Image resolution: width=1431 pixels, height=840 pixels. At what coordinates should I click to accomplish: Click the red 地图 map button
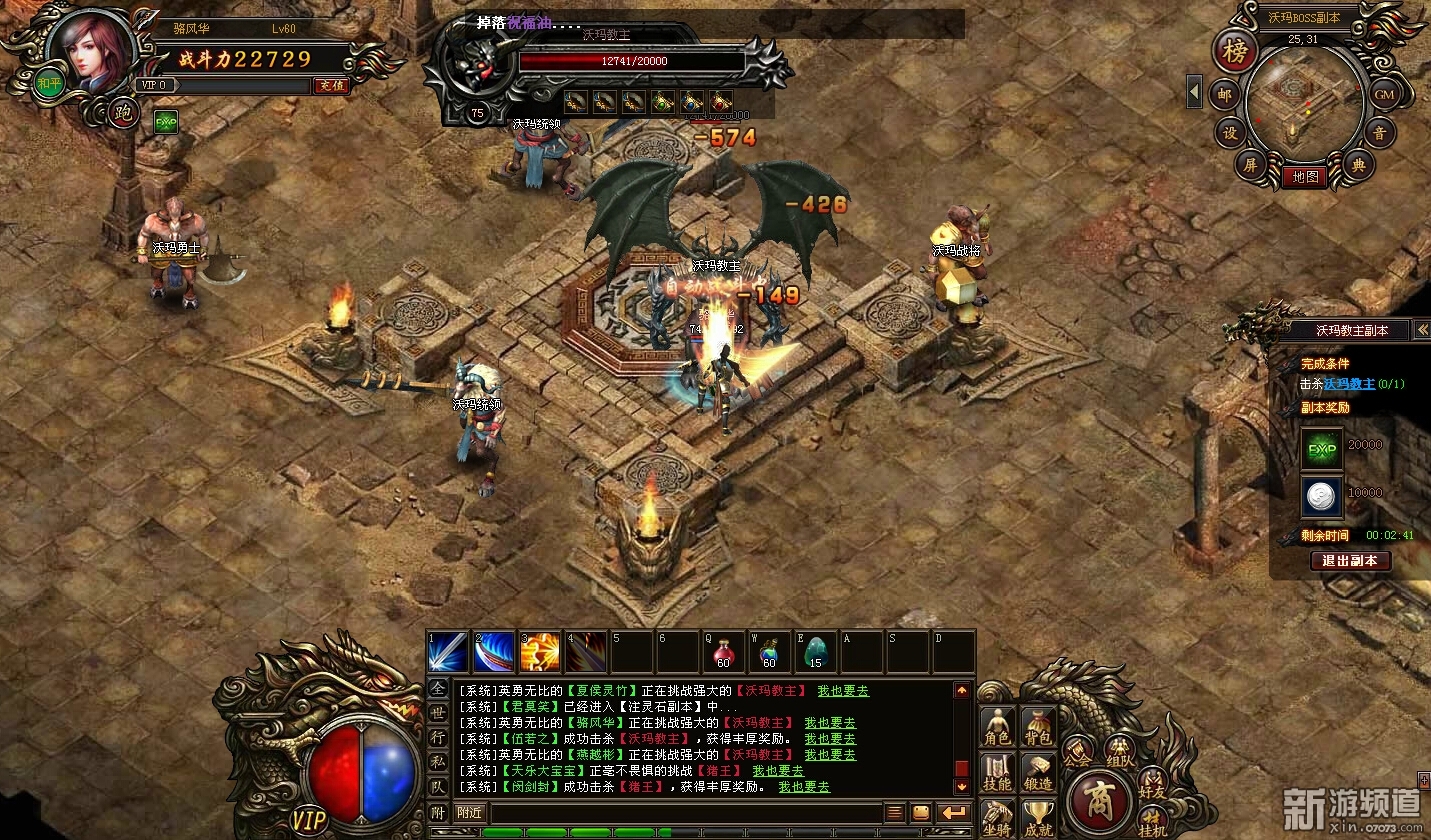1304,177
